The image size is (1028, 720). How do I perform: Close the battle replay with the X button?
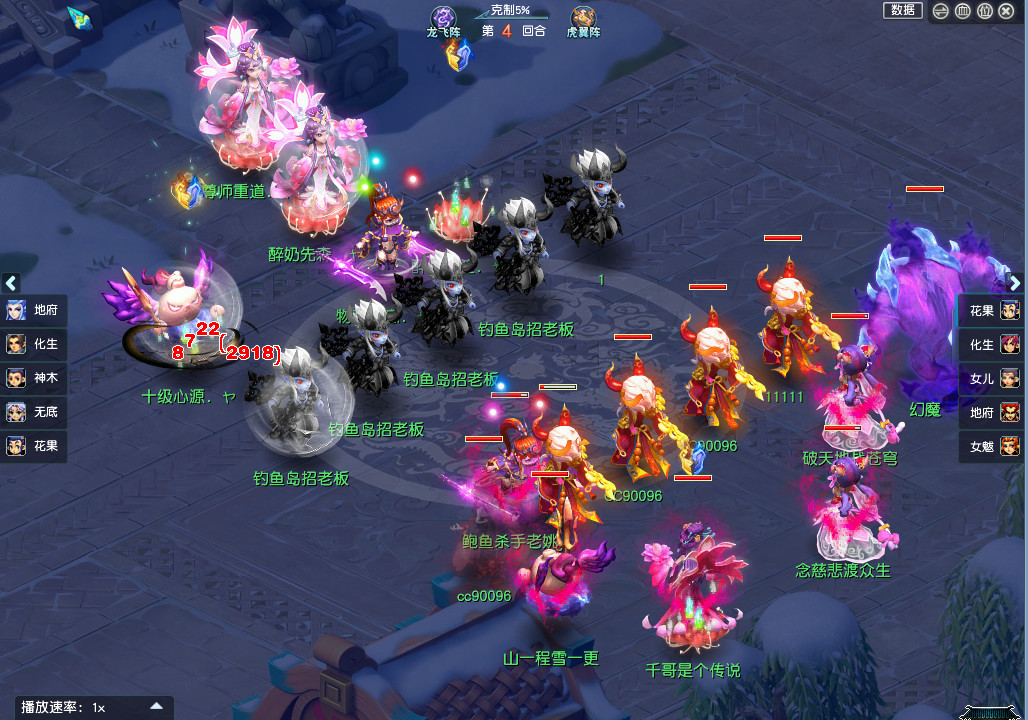pos(1006,11)
